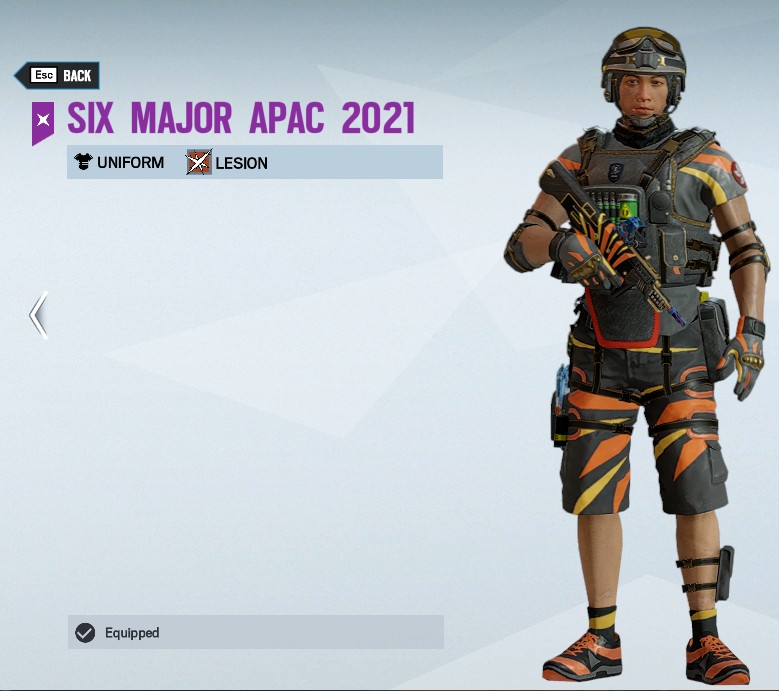Screen dimensions: 779x691
Task: Select the Equipped status bar
Action: (255, 632)
